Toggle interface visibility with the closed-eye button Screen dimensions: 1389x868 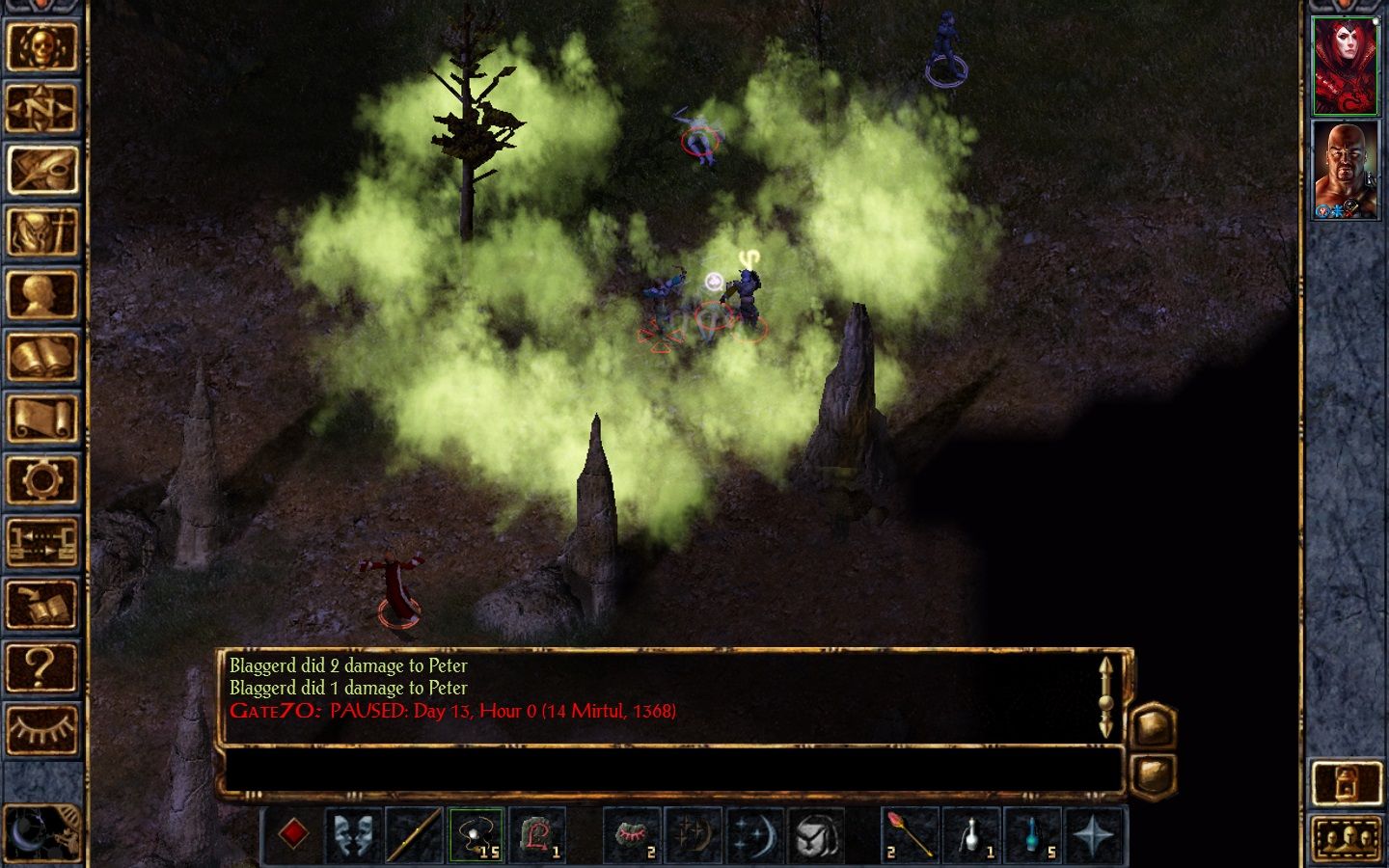[x=41, y=728]
